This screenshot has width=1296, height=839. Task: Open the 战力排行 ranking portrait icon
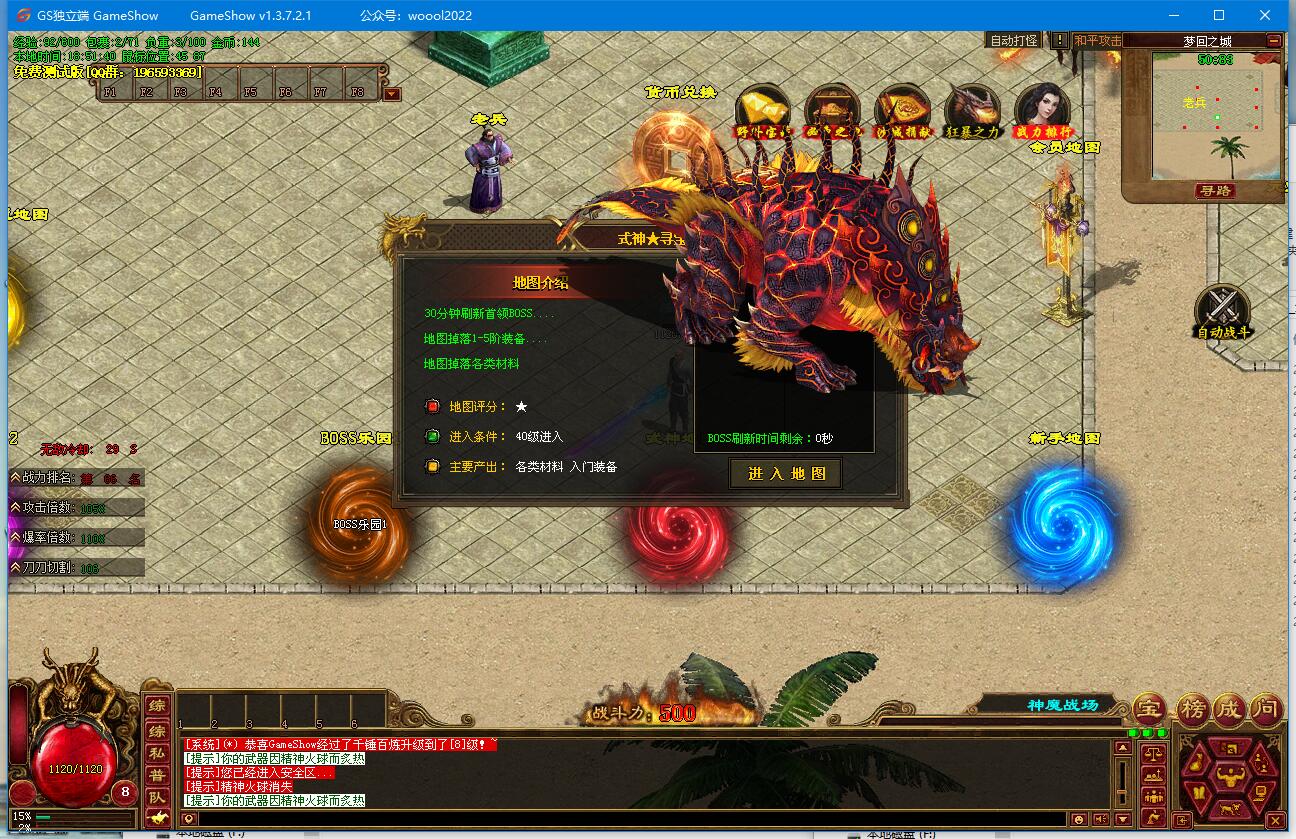point(1042,110)
